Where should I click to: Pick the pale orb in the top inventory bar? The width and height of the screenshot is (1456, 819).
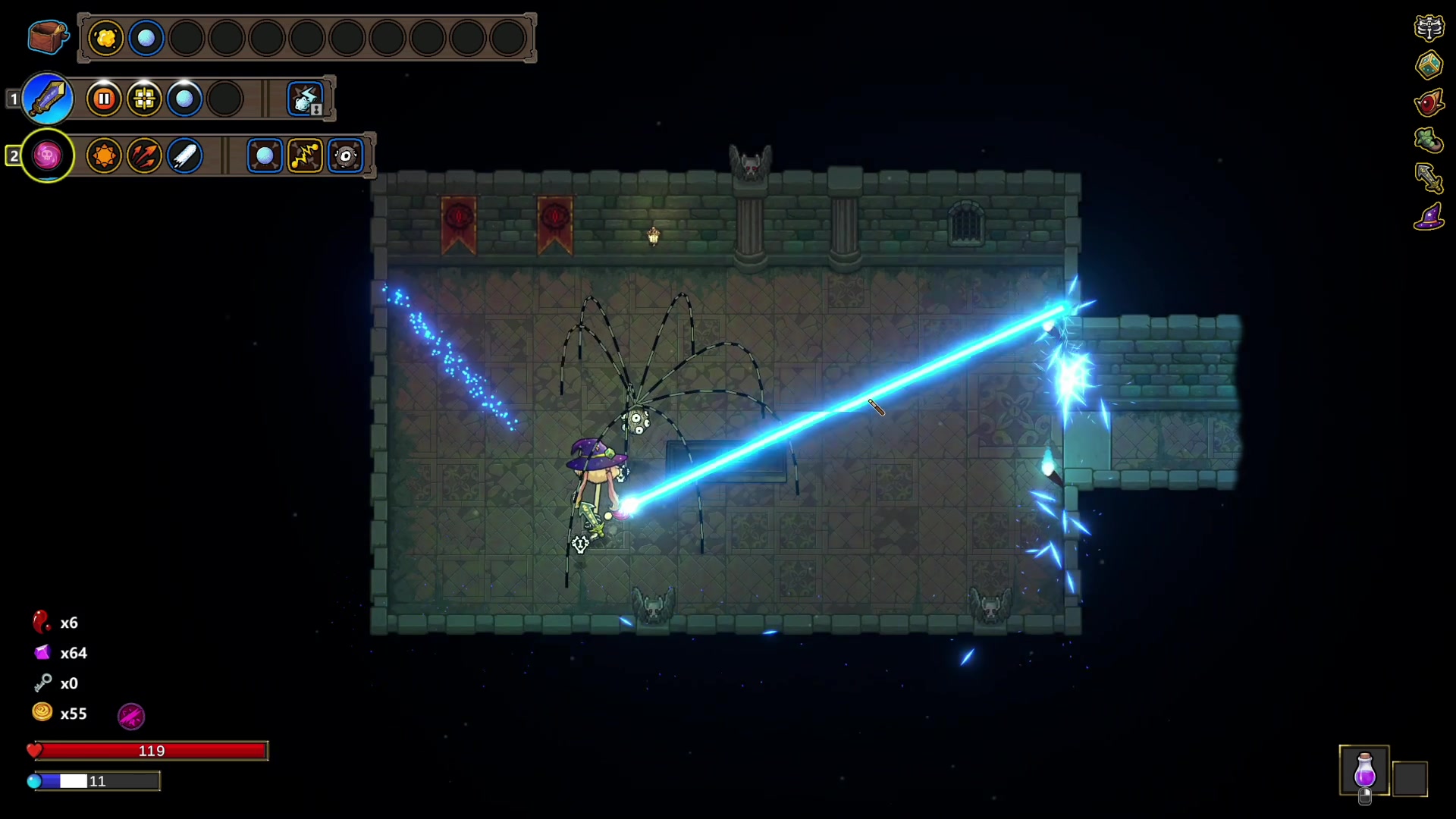tap(146, 38)
